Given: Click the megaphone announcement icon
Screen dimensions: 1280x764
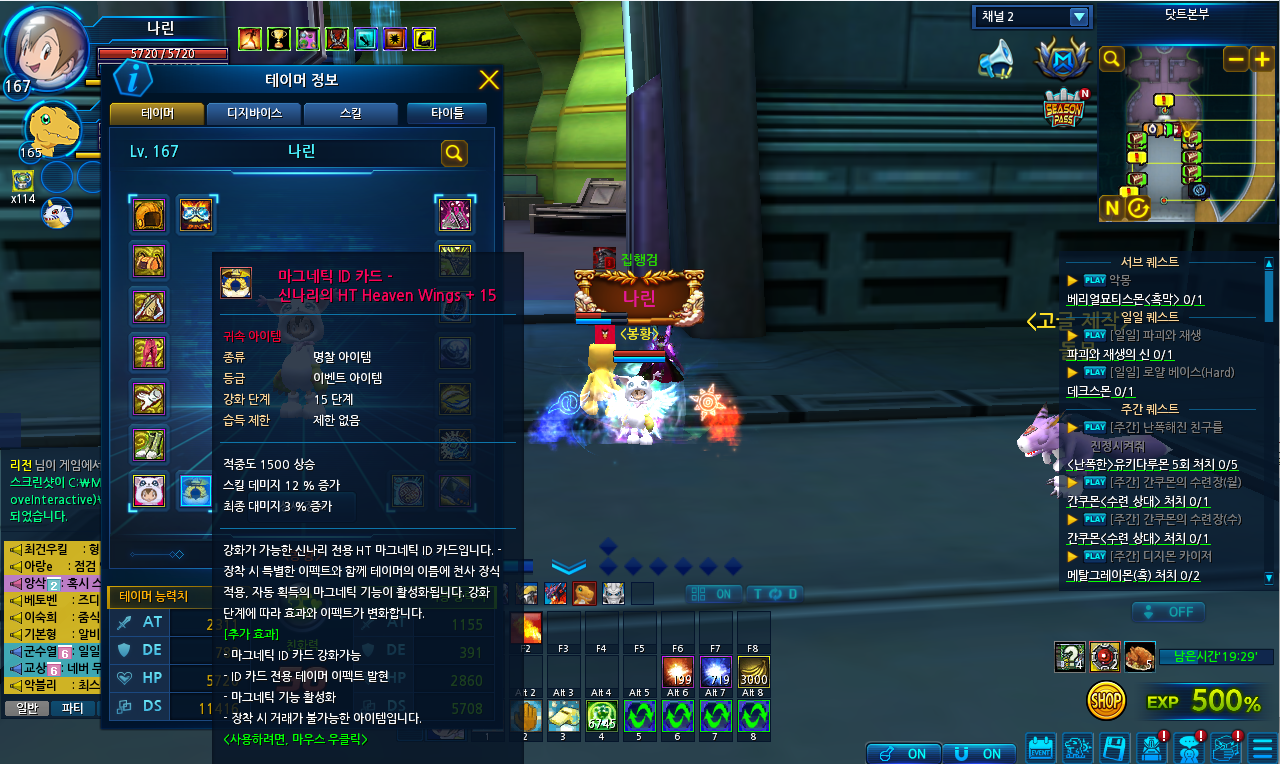Looking at the screenshot, I should point(996,59).
